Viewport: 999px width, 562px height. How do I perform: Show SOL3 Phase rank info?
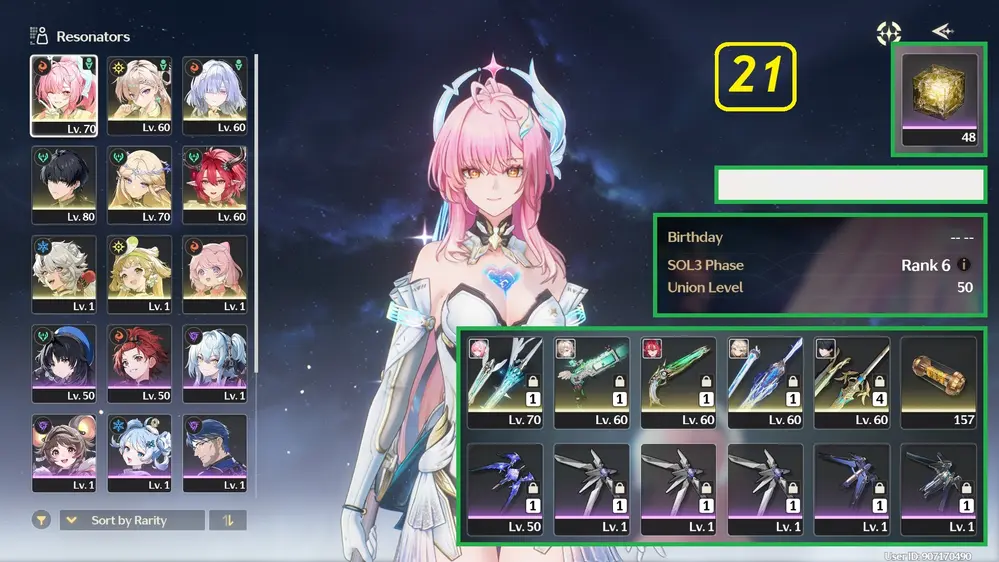tap(964, 265)
